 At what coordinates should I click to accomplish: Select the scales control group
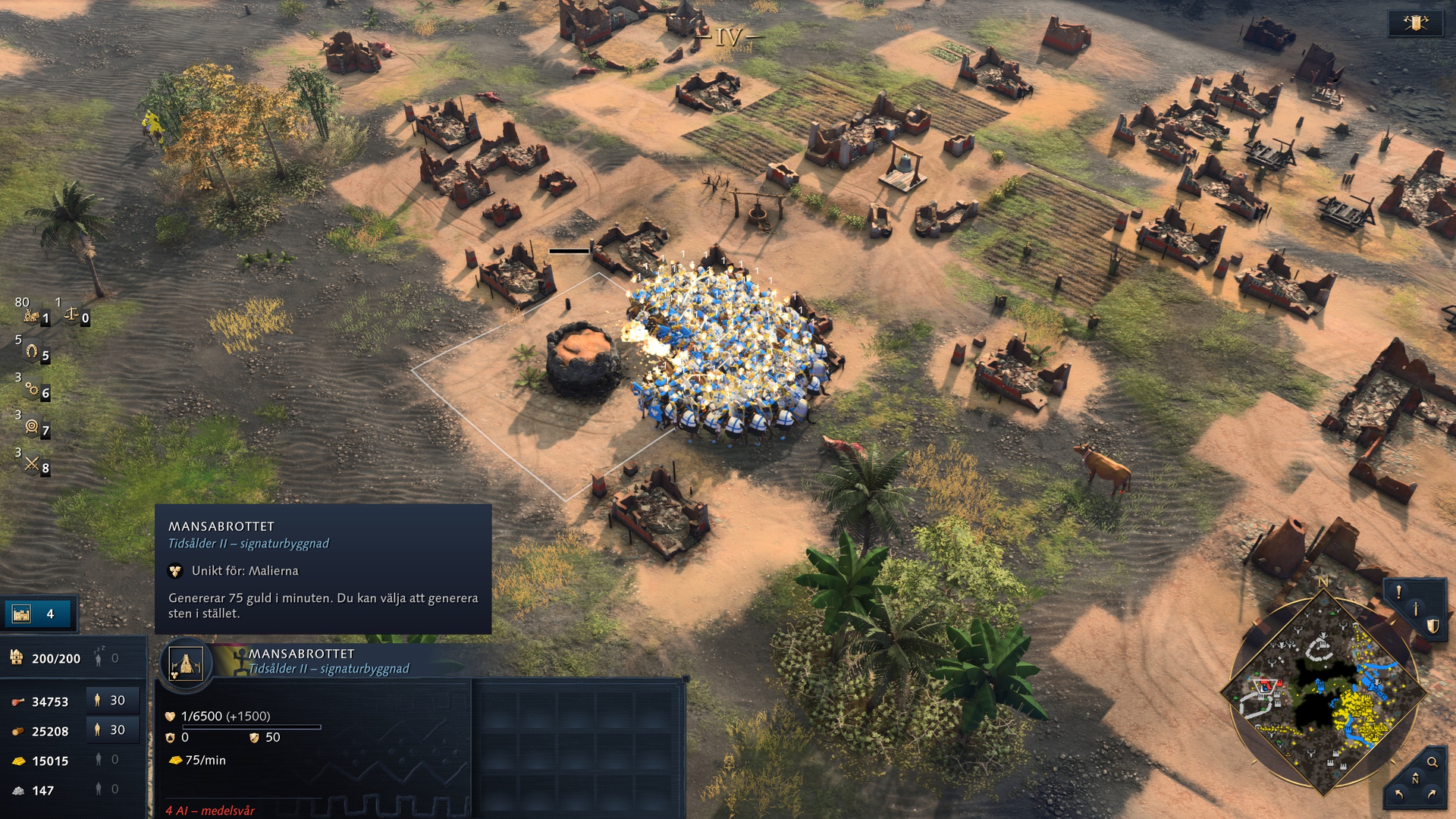pyautogui.click(x=75, y=315)
